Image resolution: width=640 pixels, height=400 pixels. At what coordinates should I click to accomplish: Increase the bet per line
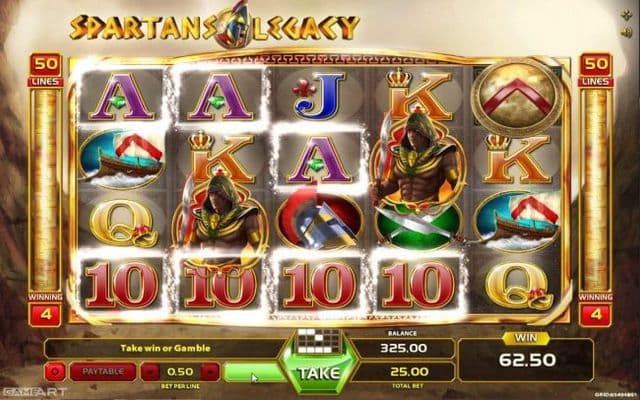tap(209, 372)
